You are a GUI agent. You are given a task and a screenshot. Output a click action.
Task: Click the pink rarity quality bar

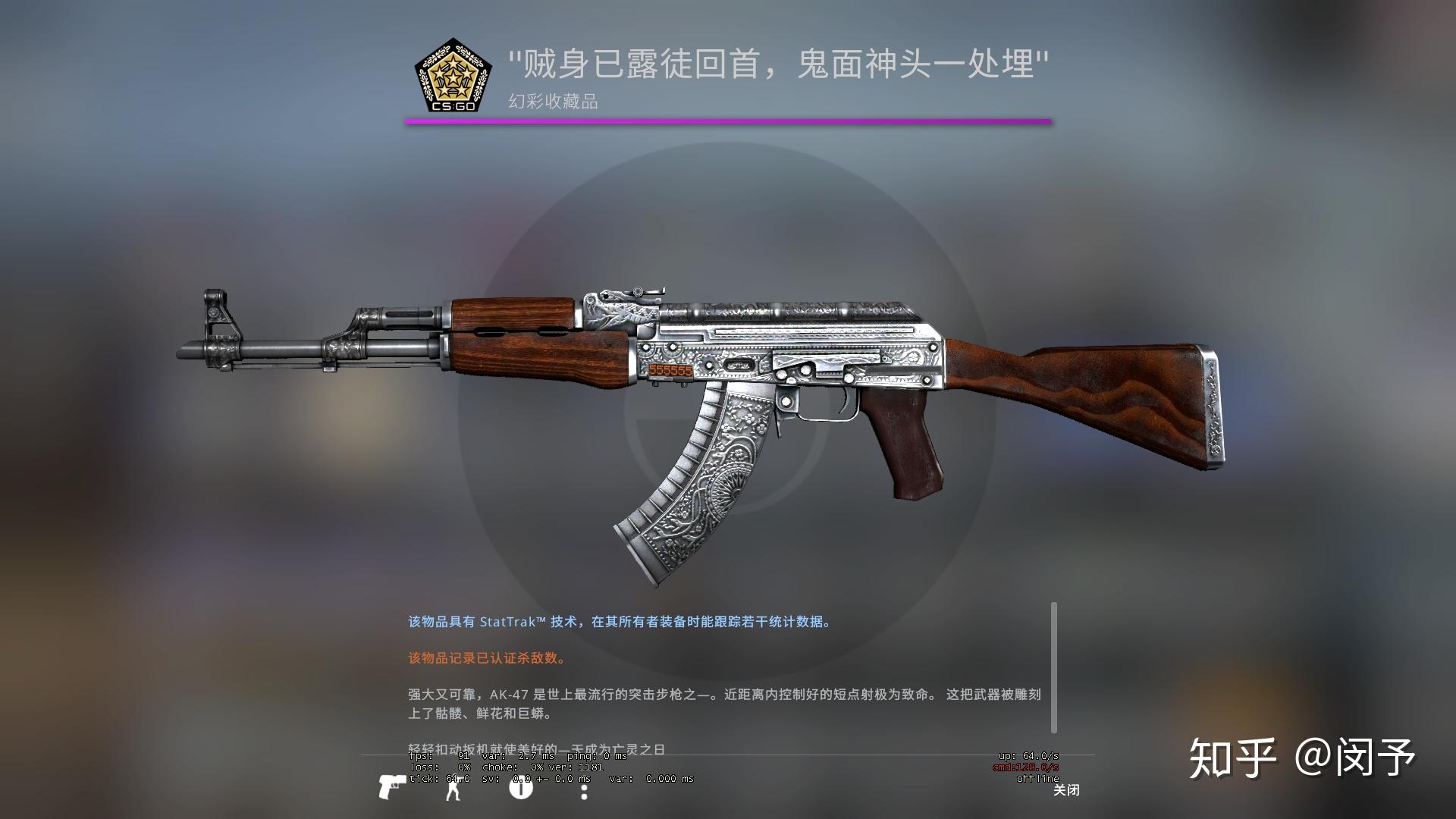(728, 121)
